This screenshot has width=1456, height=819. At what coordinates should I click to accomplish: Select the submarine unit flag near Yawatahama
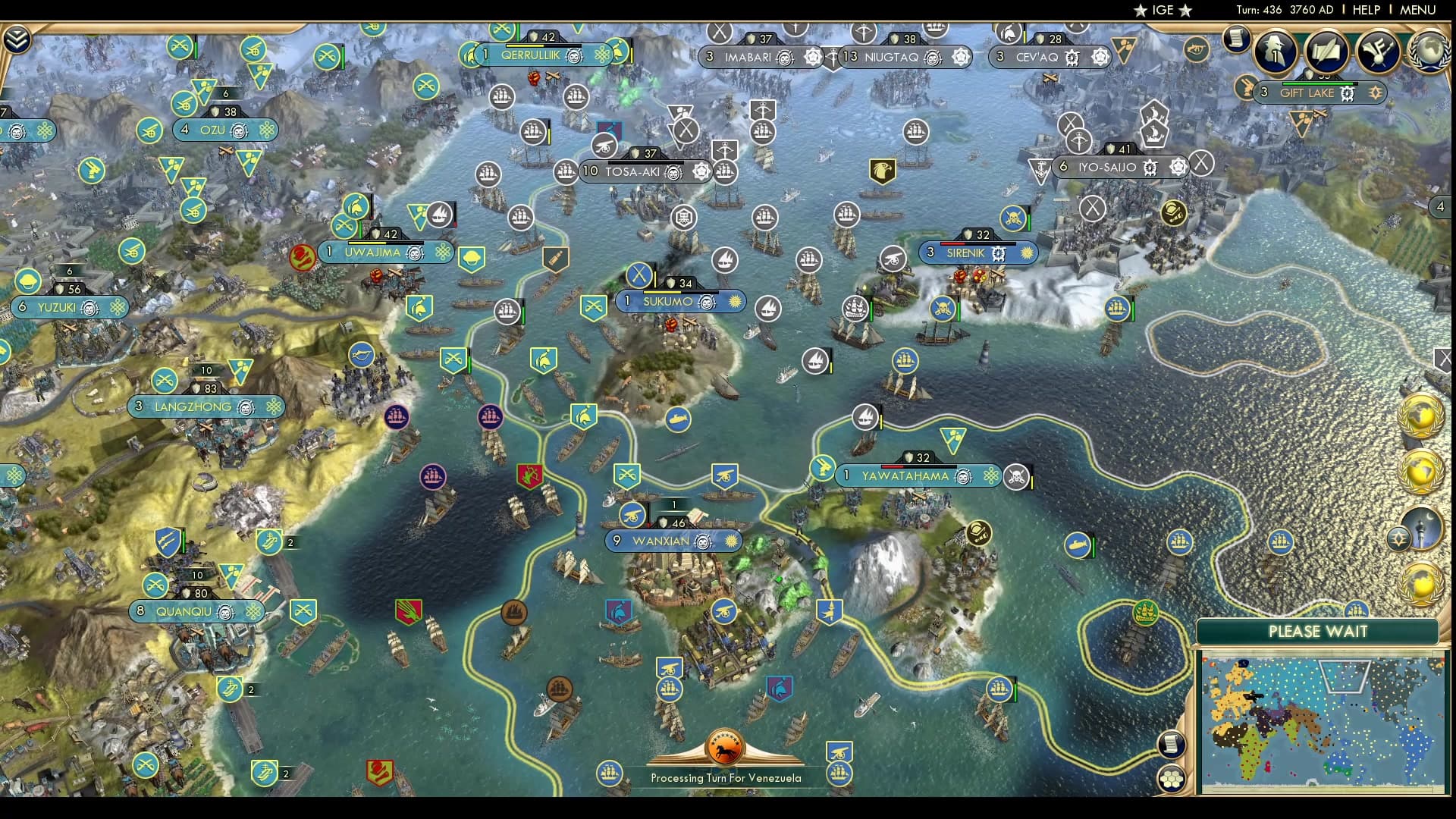click(1078, 543)
